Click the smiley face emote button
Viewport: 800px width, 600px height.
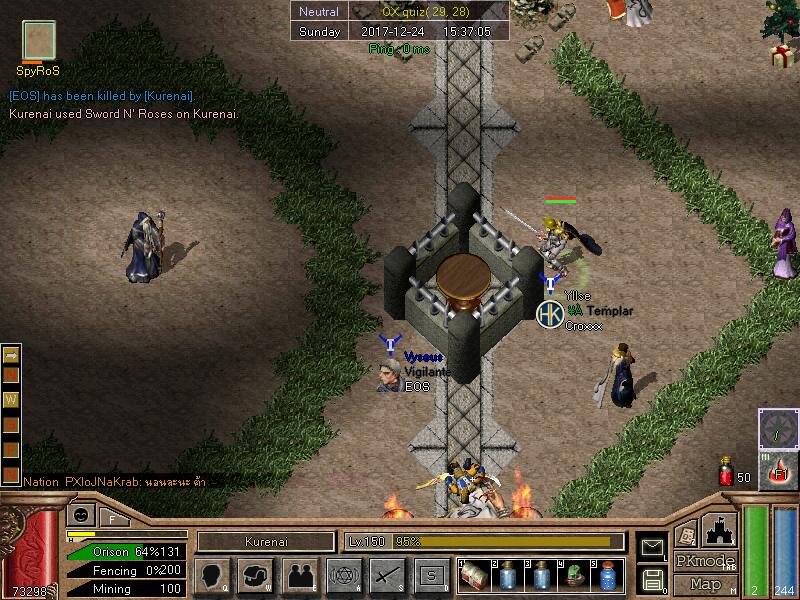click(x=79, y=516)
